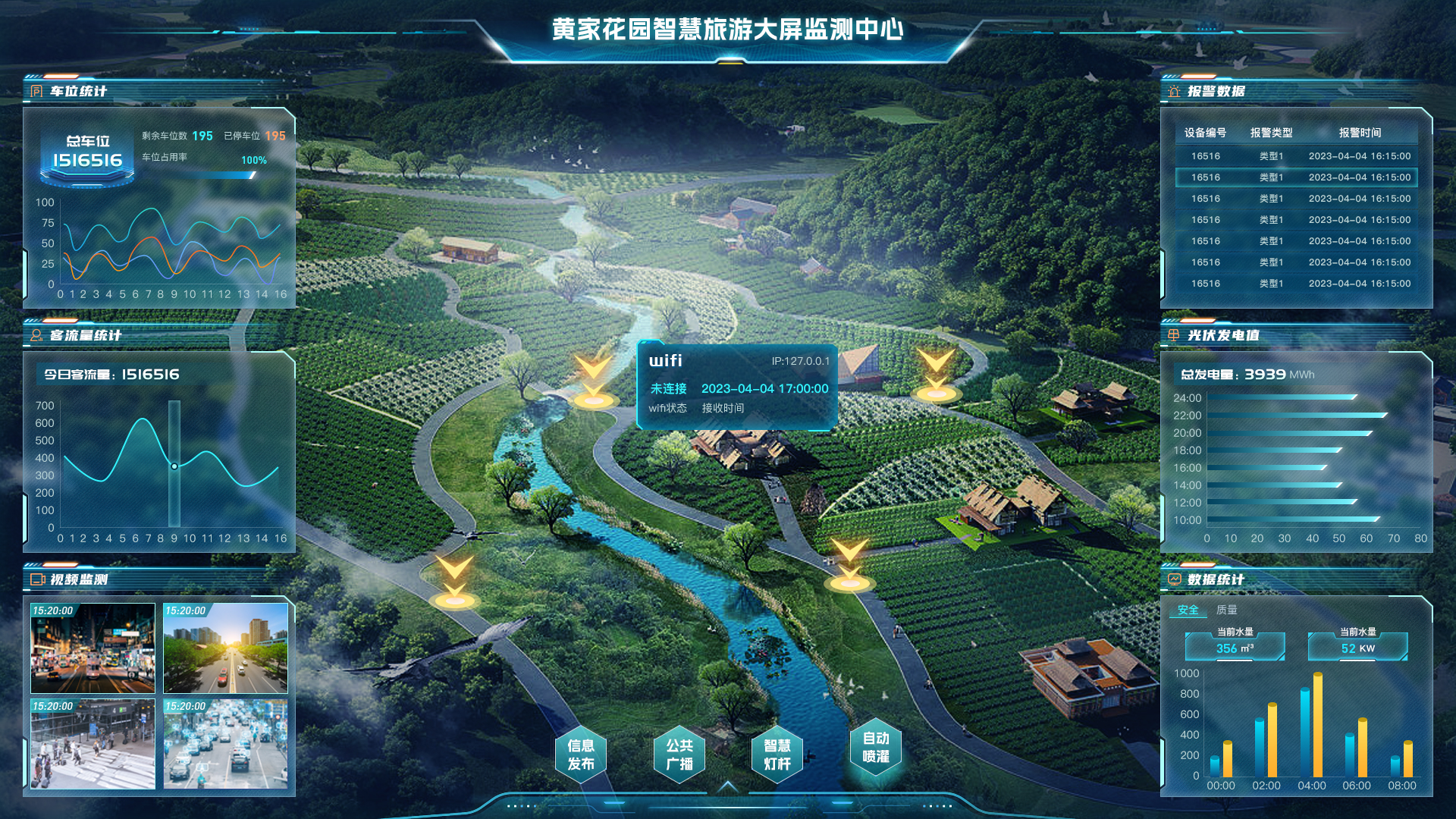This screenshot has width=1456, height=819.
Task: Switch to the 质量 tab
Action: click(x=1226, y=610)
